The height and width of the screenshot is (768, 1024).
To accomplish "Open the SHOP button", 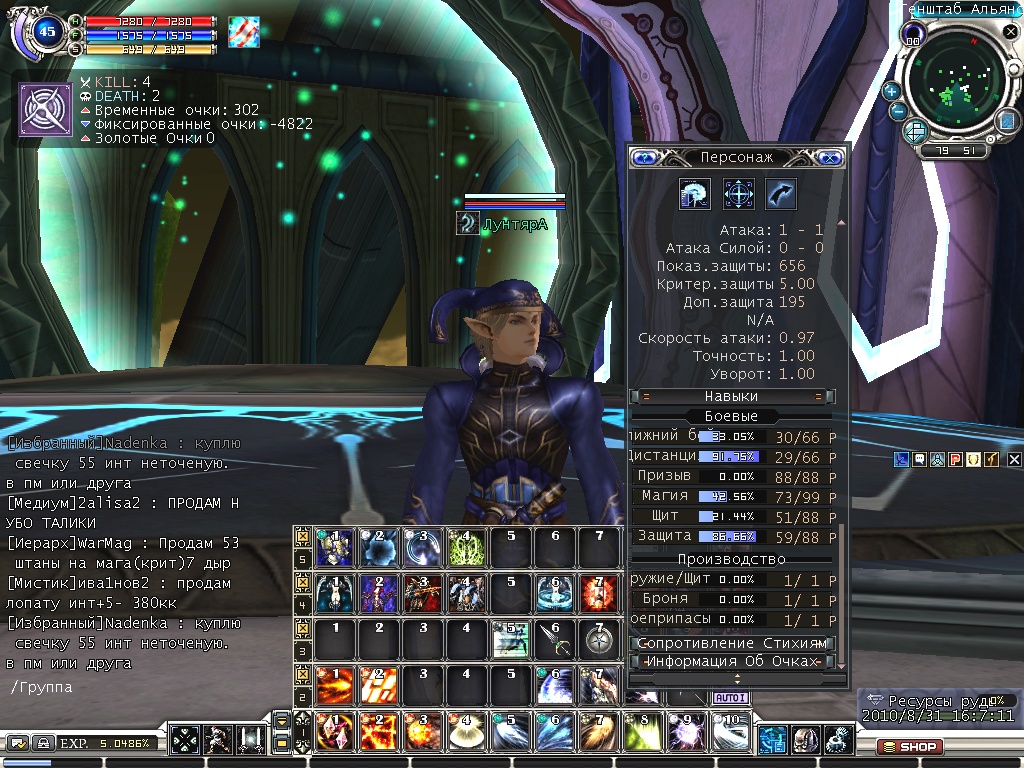I will point(909,747).
